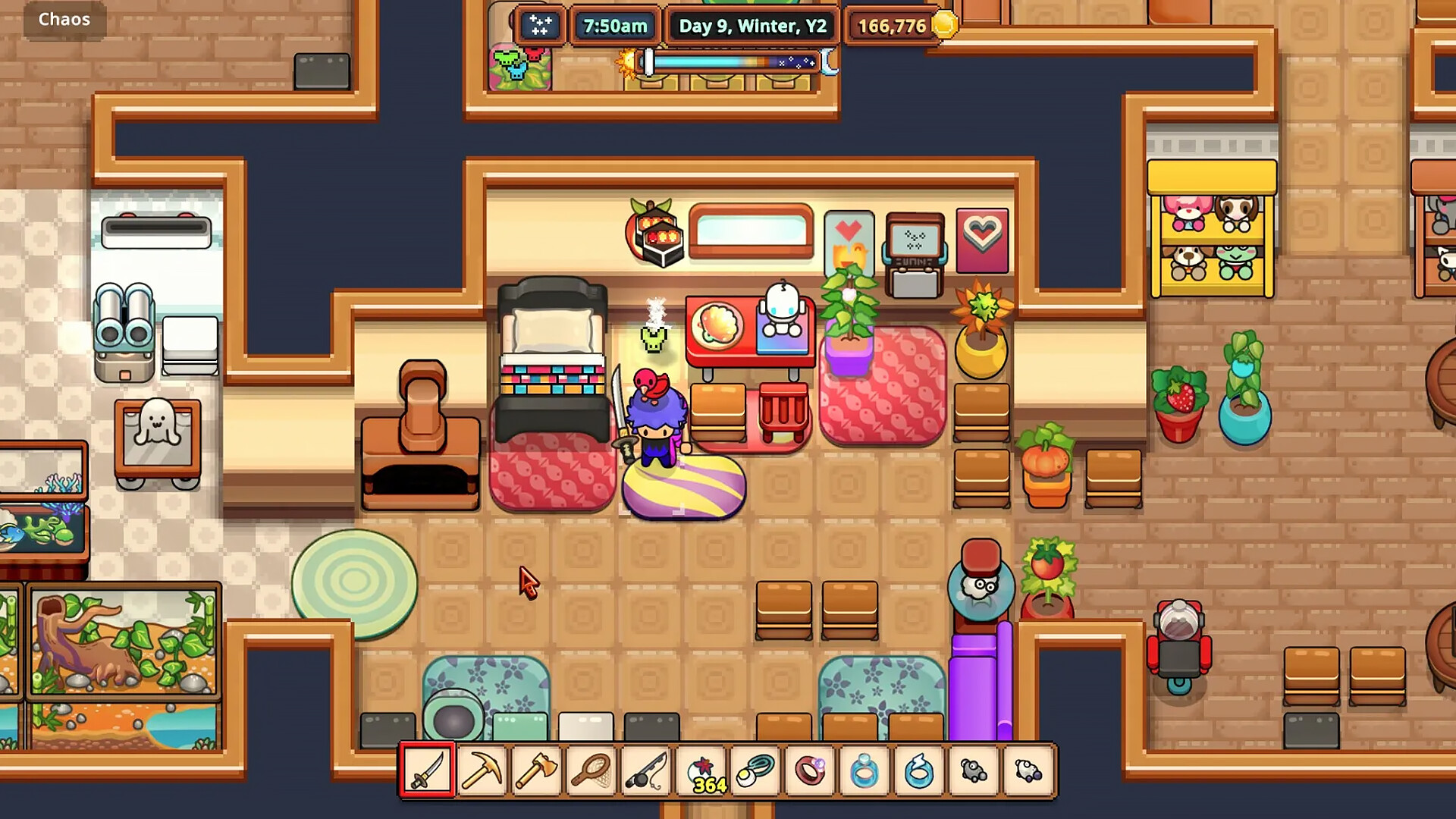Click the starry night icon in the top HUD

tap(540, 26)
